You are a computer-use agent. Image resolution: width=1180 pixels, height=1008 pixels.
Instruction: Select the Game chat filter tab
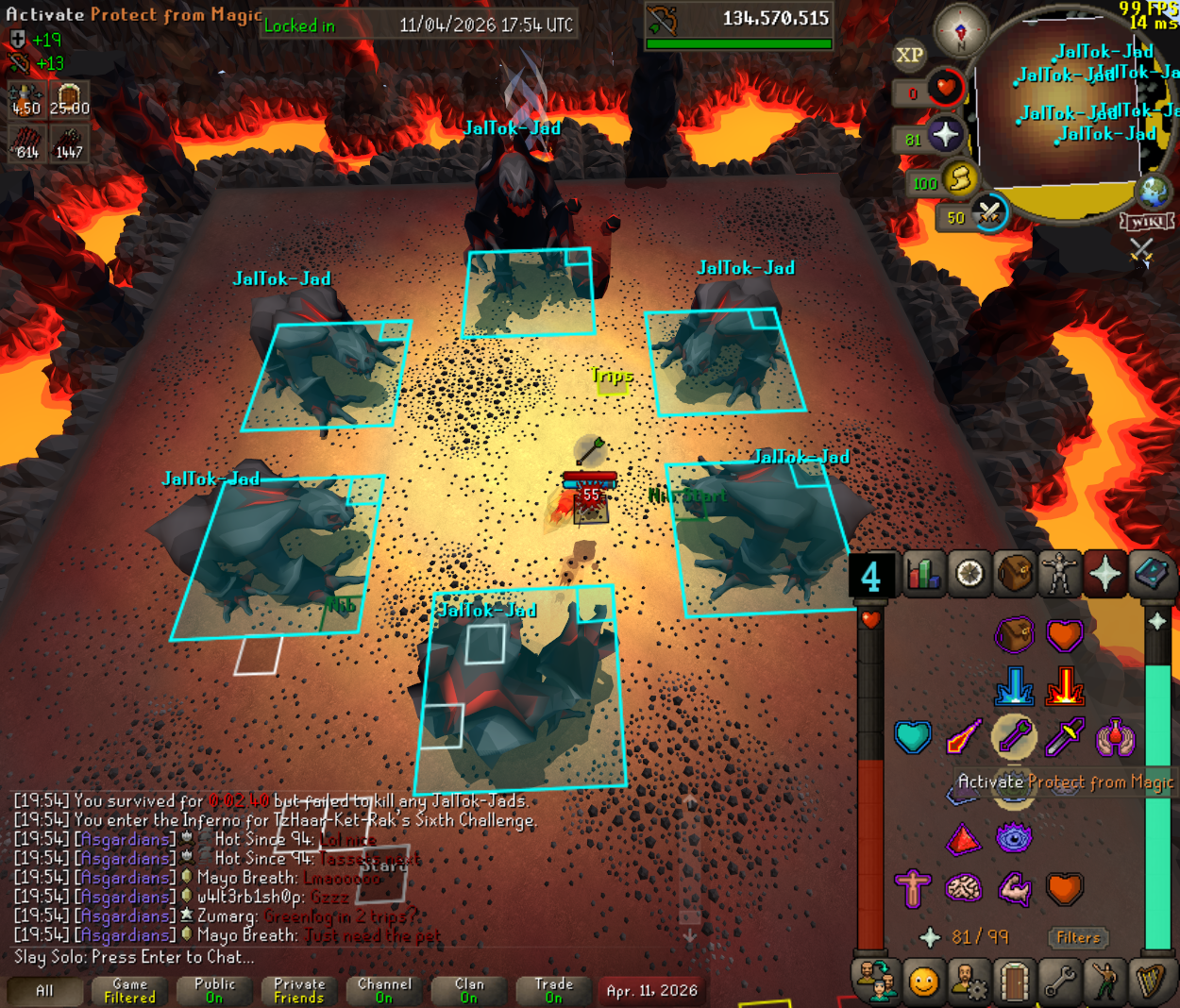[129, 990]
